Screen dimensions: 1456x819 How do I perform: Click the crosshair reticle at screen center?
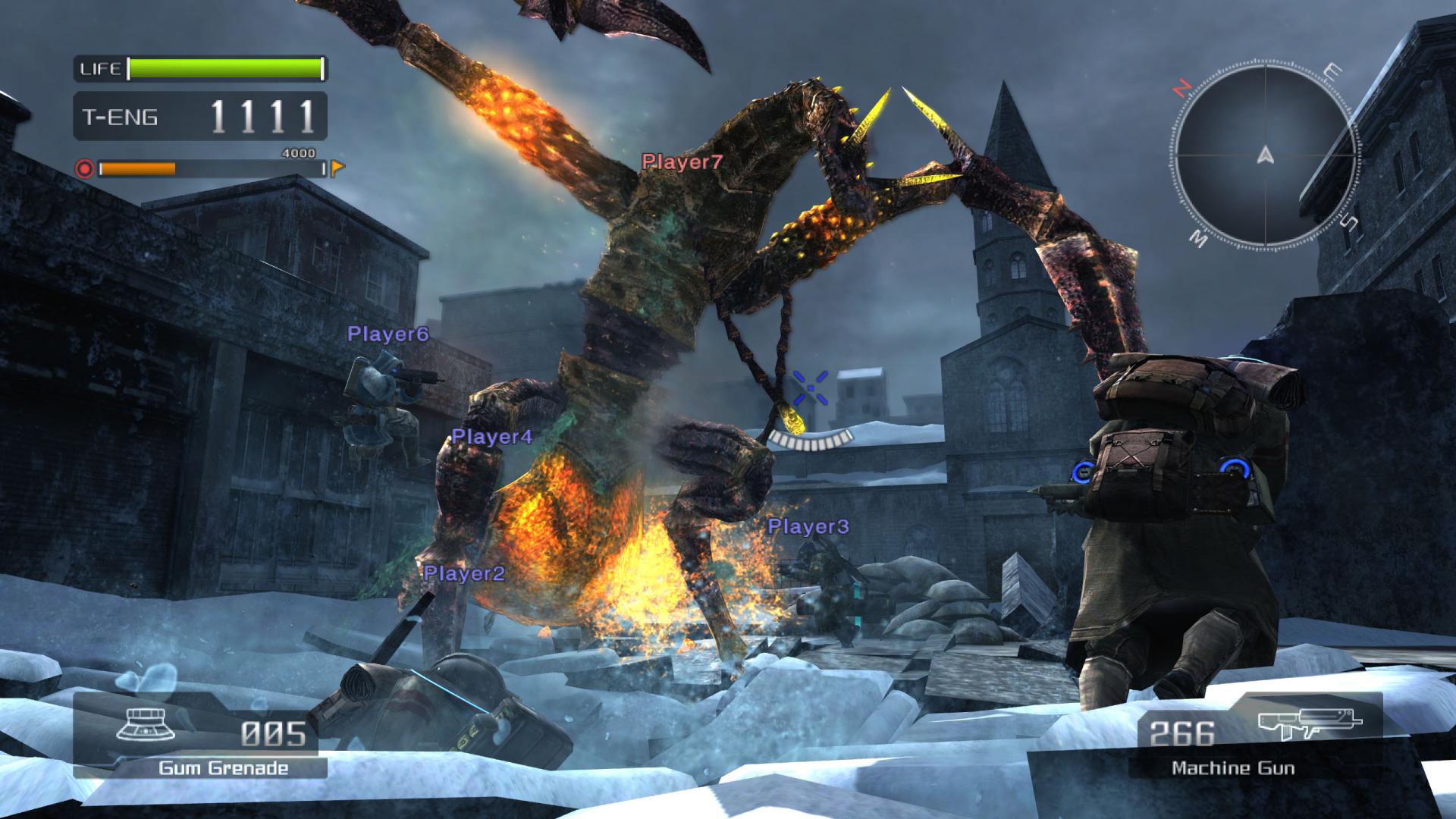810,388
